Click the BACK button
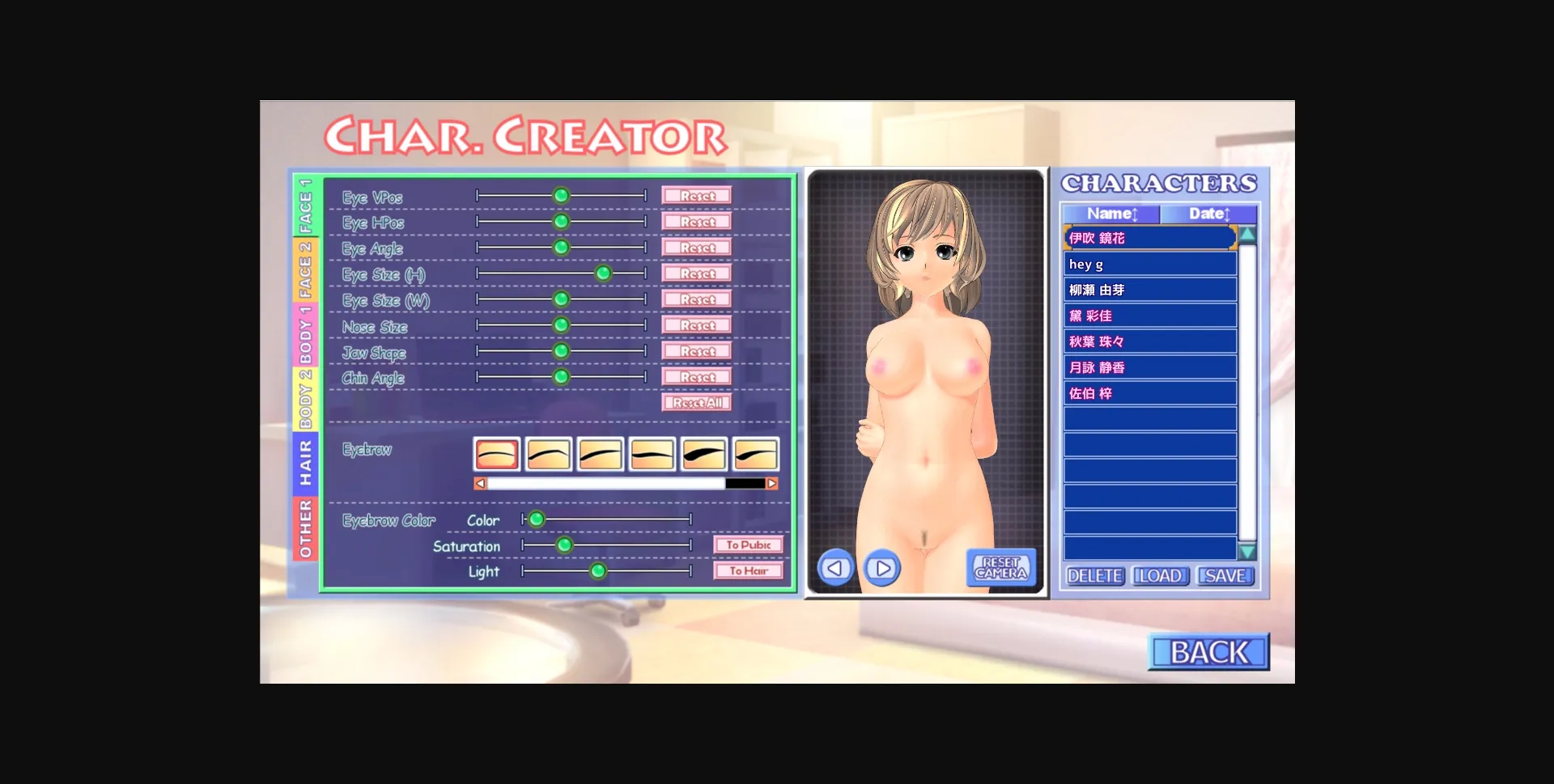This screenshot has width=1554, height=784. pos(1208,651)
